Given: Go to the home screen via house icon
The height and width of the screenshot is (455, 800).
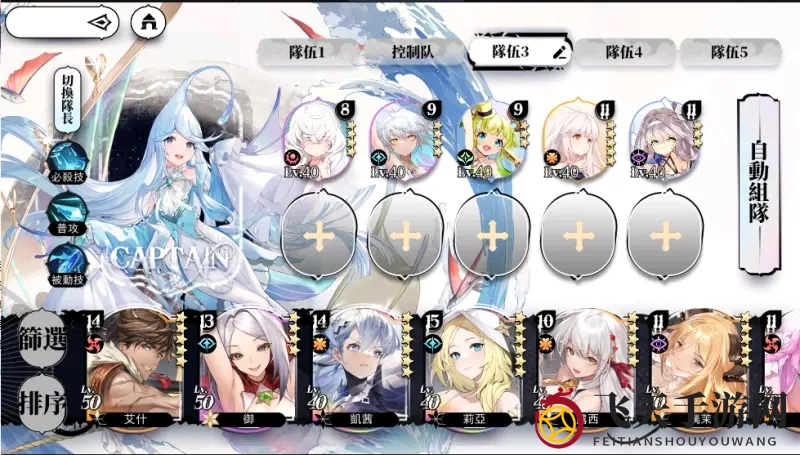Looking at the screenshot, I should 150,20.
